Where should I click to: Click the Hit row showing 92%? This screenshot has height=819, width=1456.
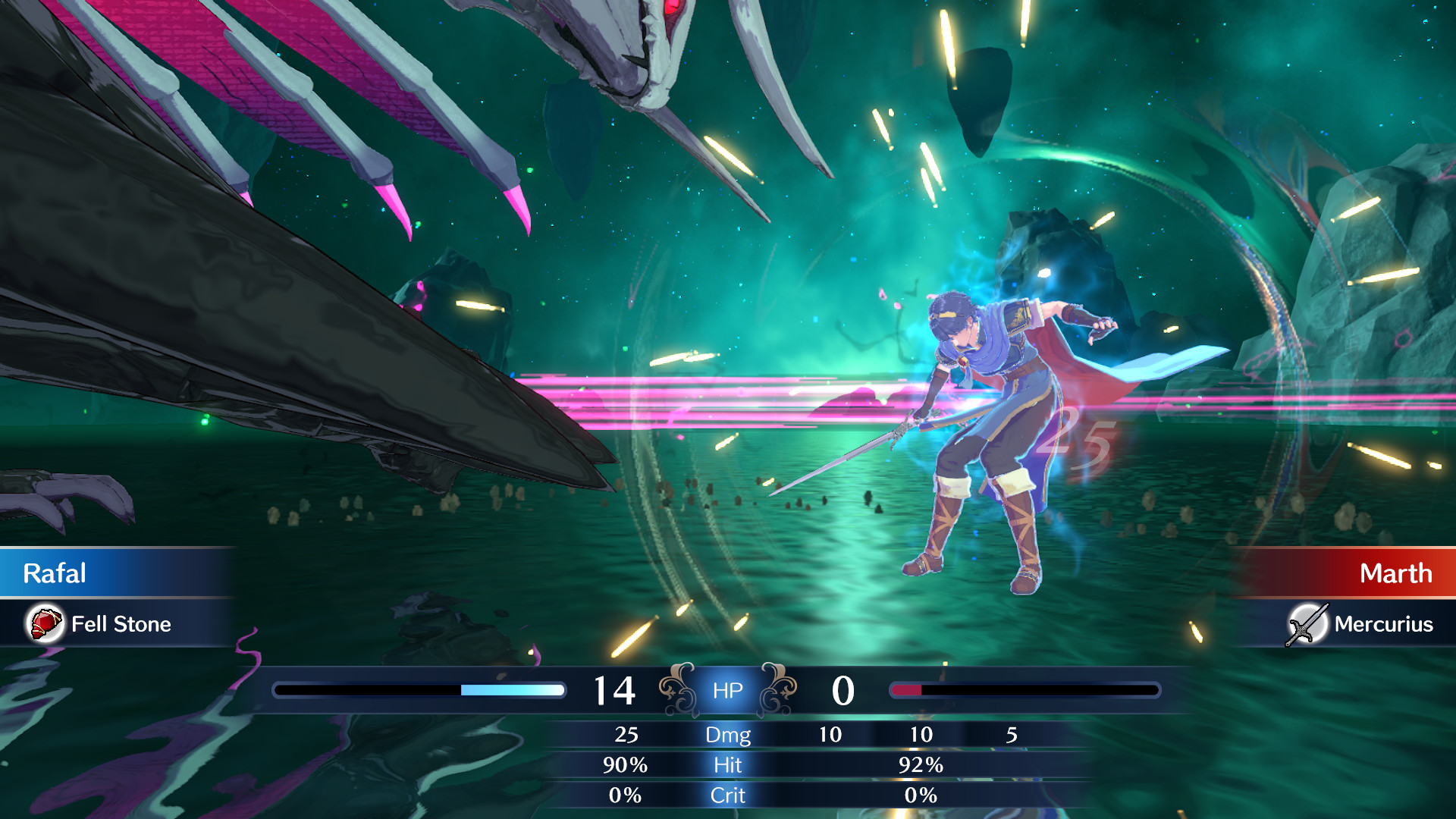coord(922,766)
